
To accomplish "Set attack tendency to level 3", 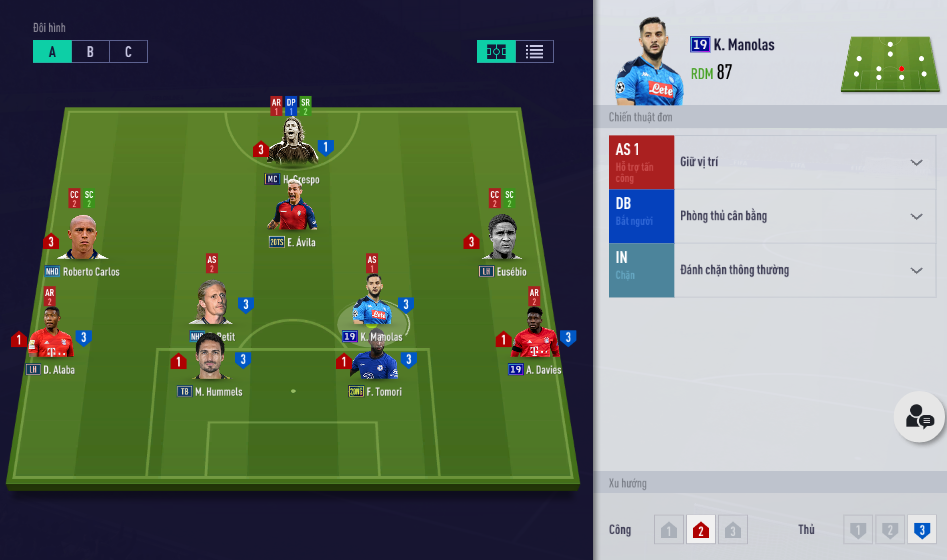I will click(x=732, y=529).
